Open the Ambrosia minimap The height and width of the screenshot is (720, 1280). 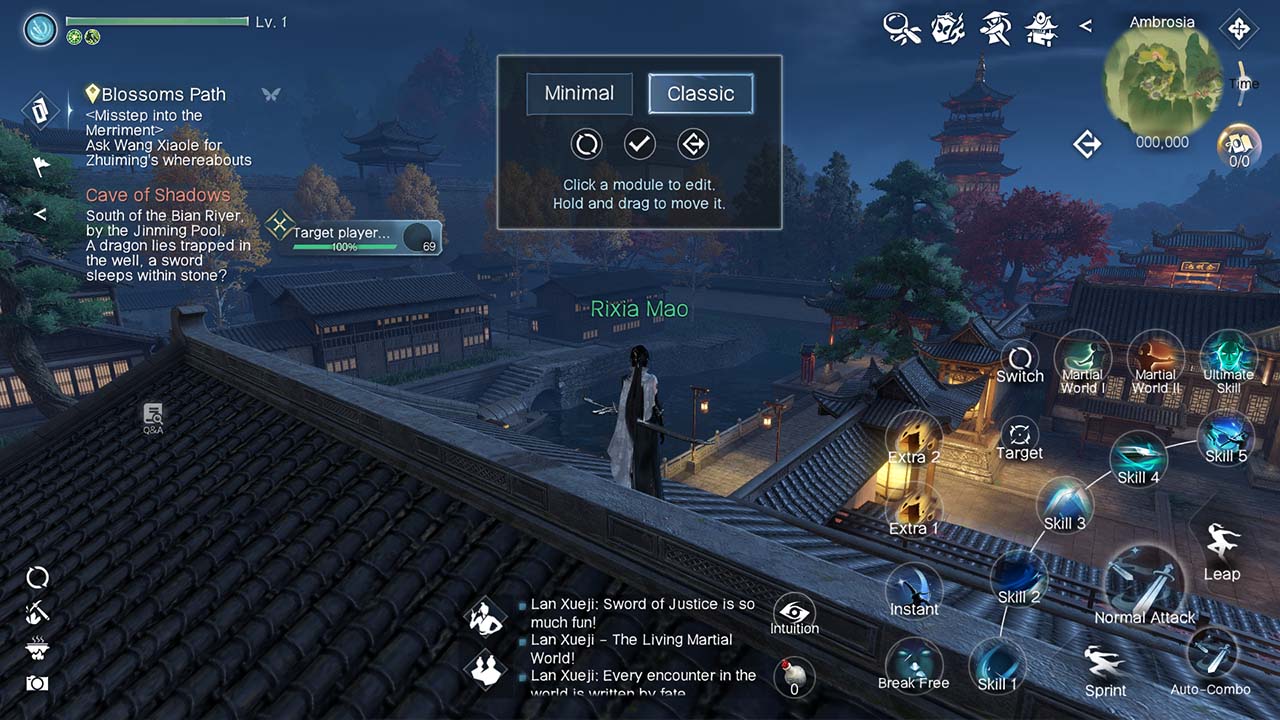click(1161, 80)
